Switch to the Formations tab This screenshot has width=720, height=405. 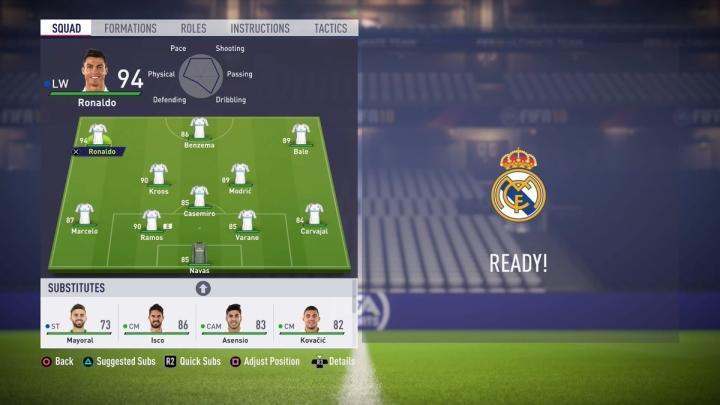tap(130, 28)
